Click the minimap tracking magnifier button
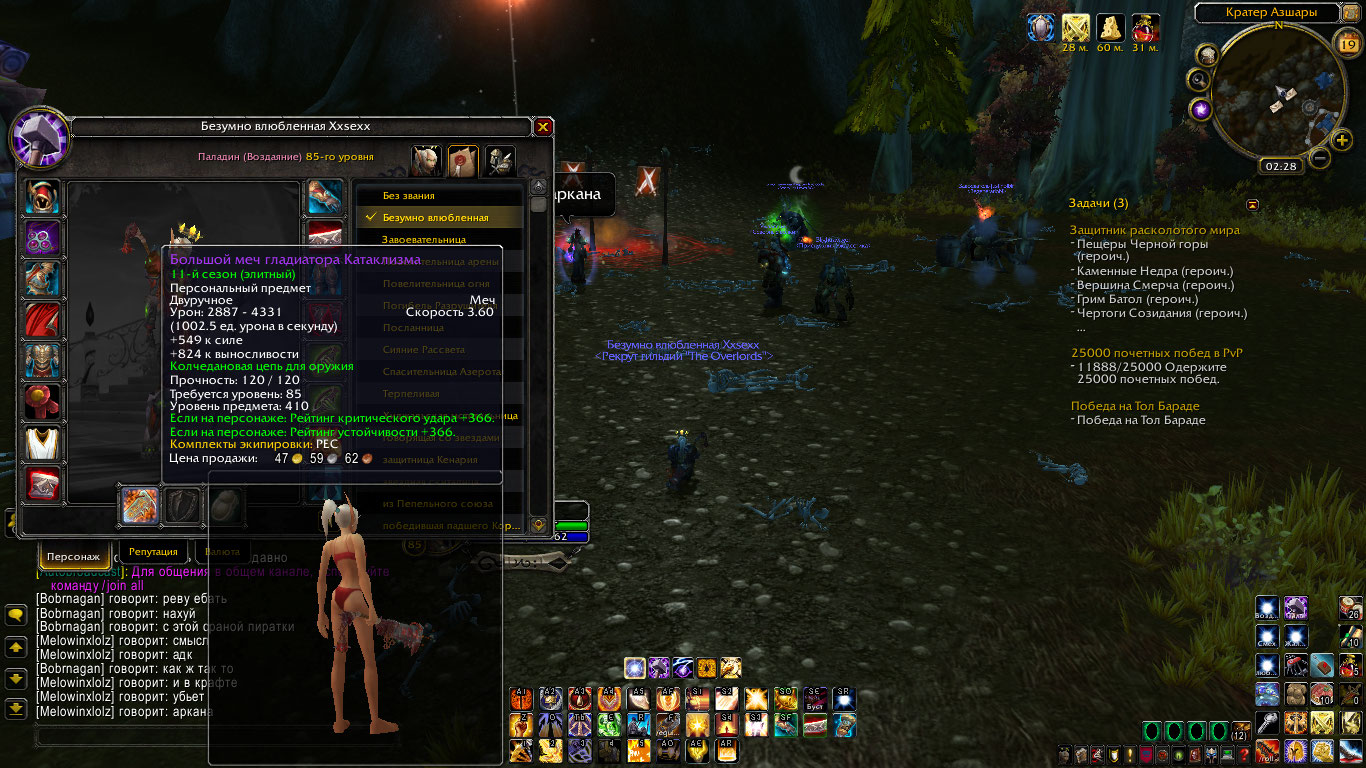1366x768 pixels. pos(1199,78)
